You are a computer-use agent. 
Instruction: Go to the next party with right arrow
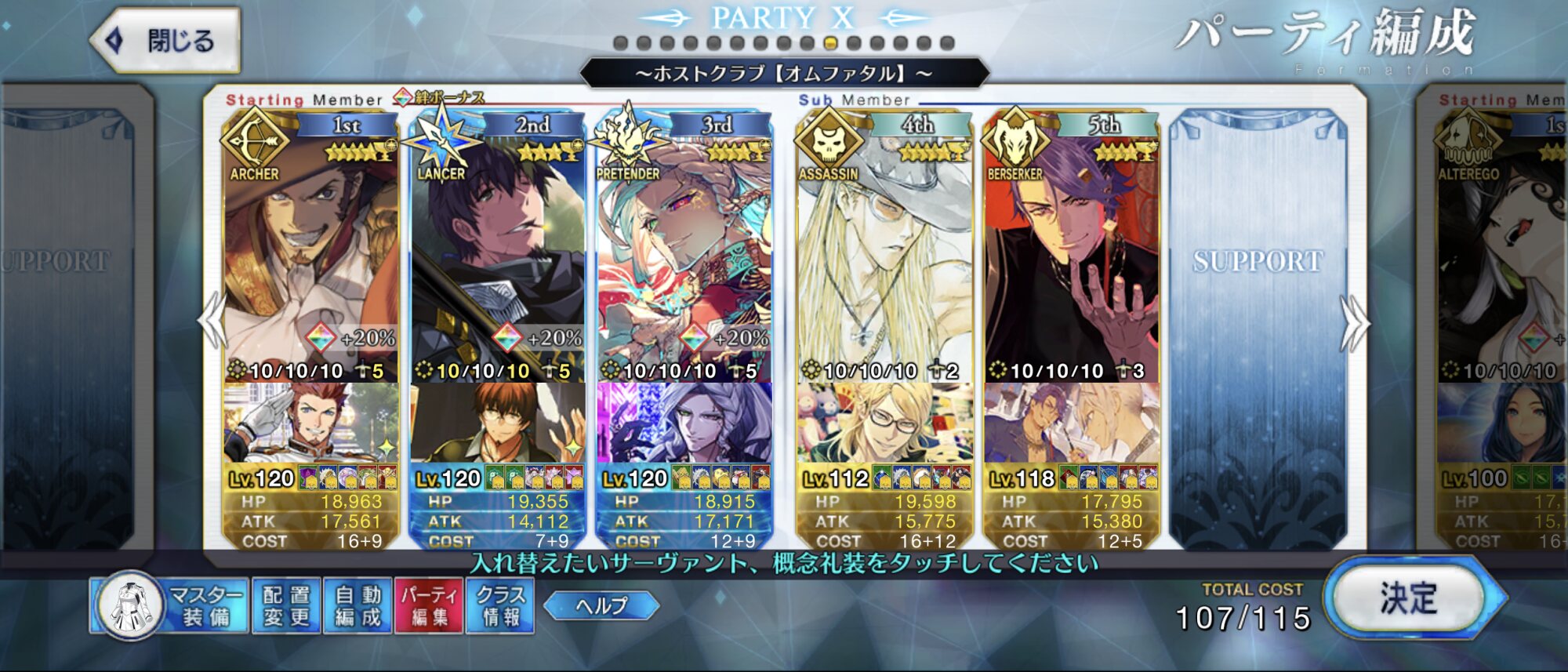click(x=1354, y=323)
